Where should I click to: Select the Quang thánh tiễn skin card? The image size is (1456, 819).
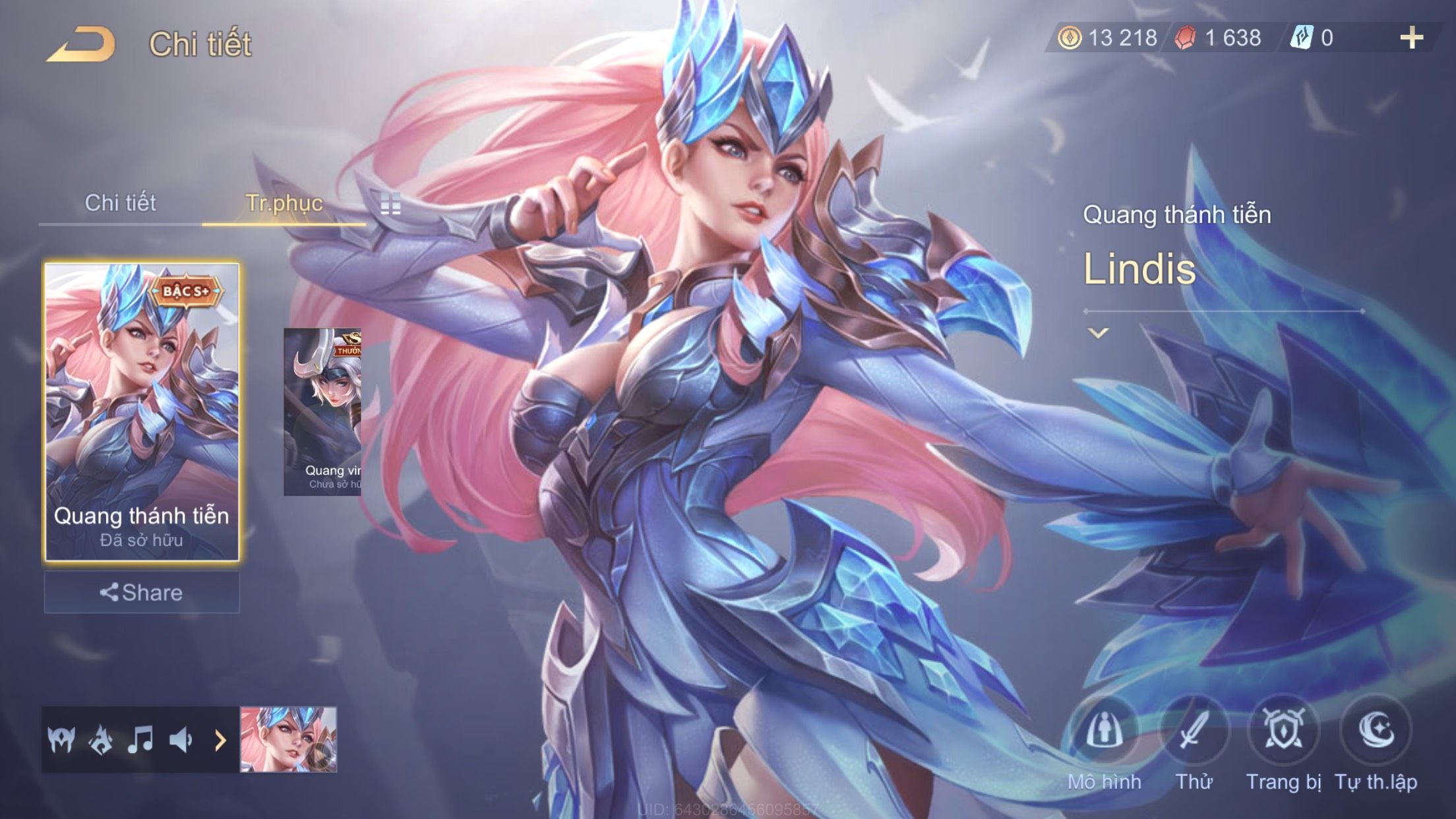pyautogui.click(x=142, y=411)
